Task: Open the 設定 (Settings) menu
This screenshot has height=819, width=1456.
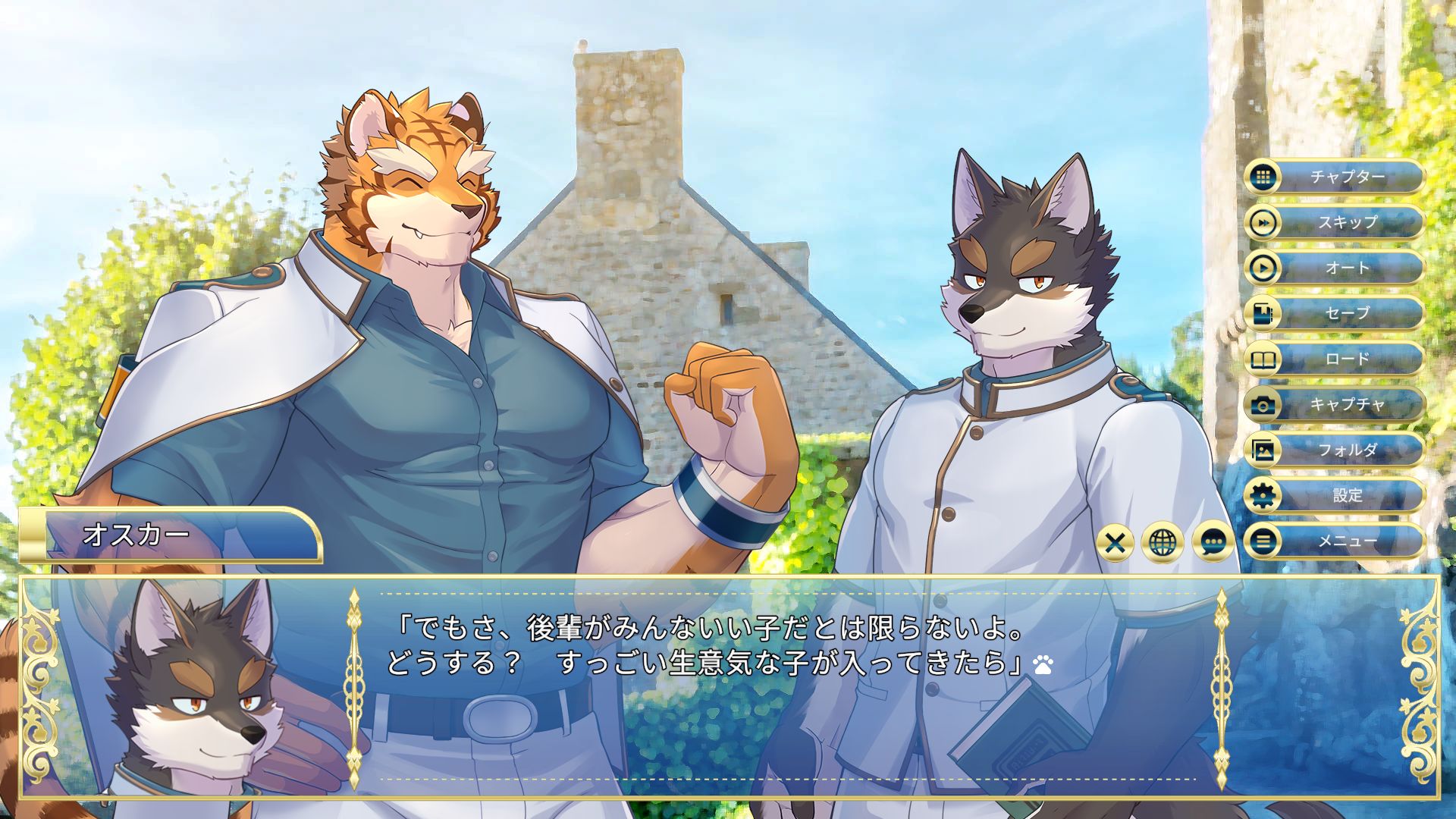Action: pyautogui.click(x=1335, y=496)
